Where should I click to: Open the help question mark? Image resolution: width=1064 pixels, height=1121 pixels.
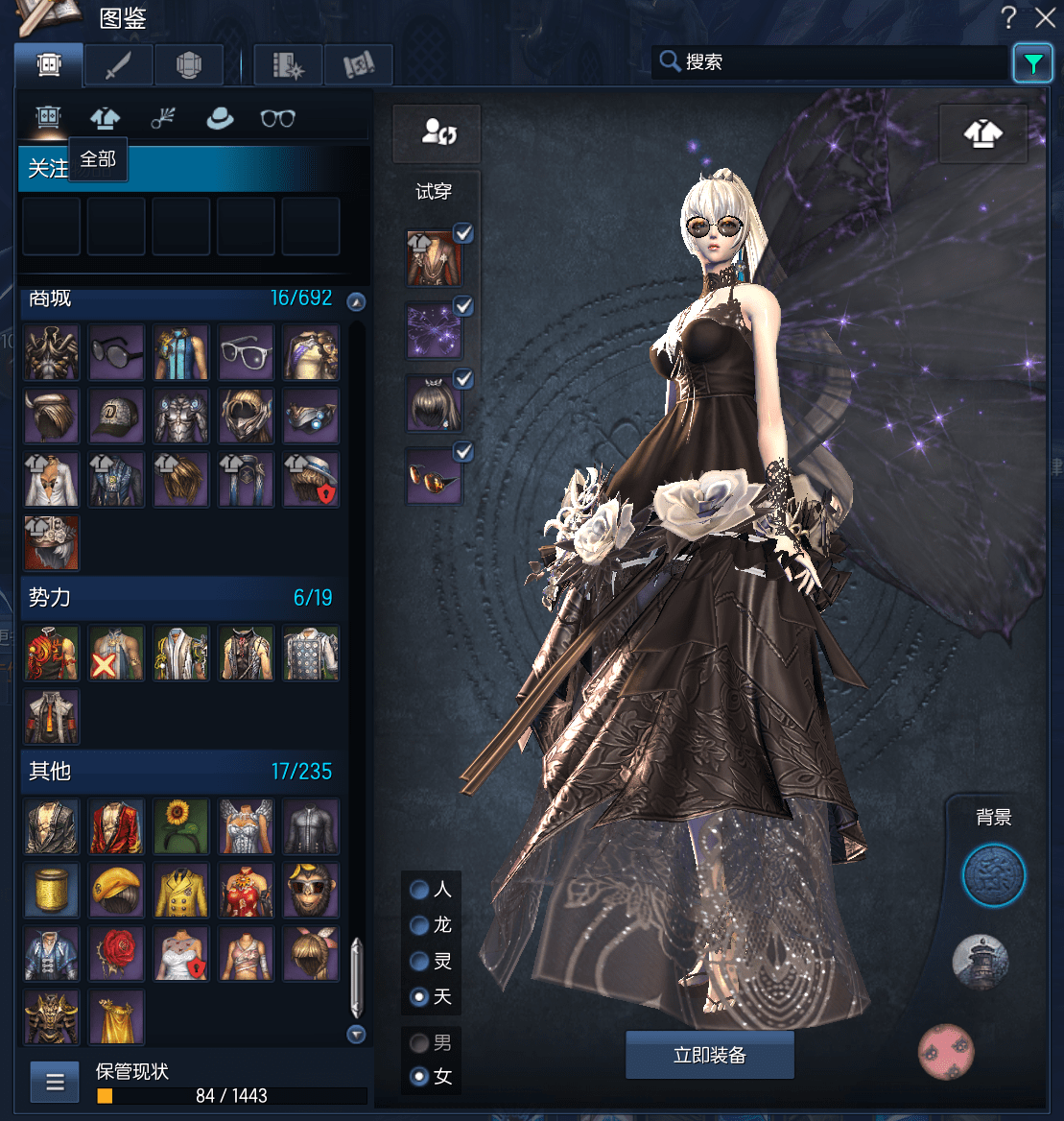(x=1009, y=17)
